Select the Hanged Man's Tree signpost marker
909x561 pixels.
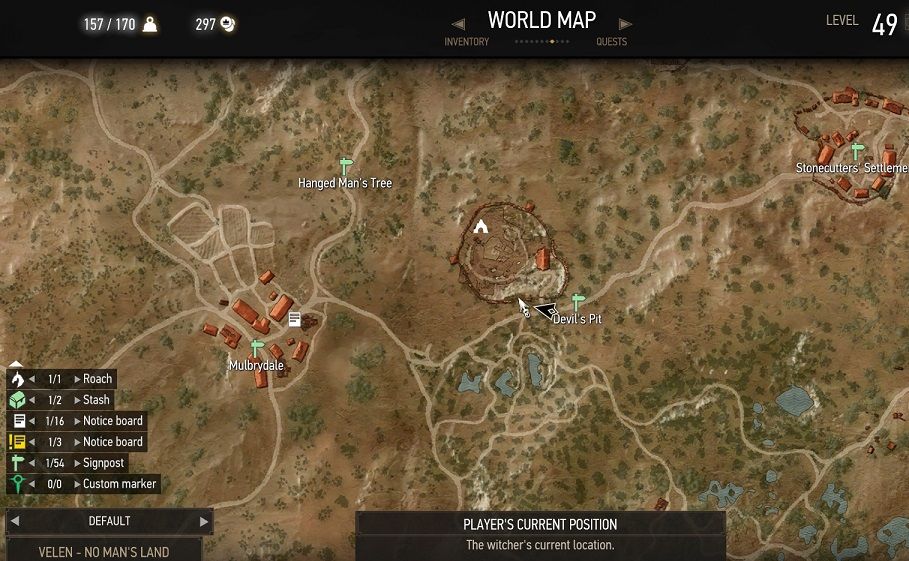tap(346, 166)
